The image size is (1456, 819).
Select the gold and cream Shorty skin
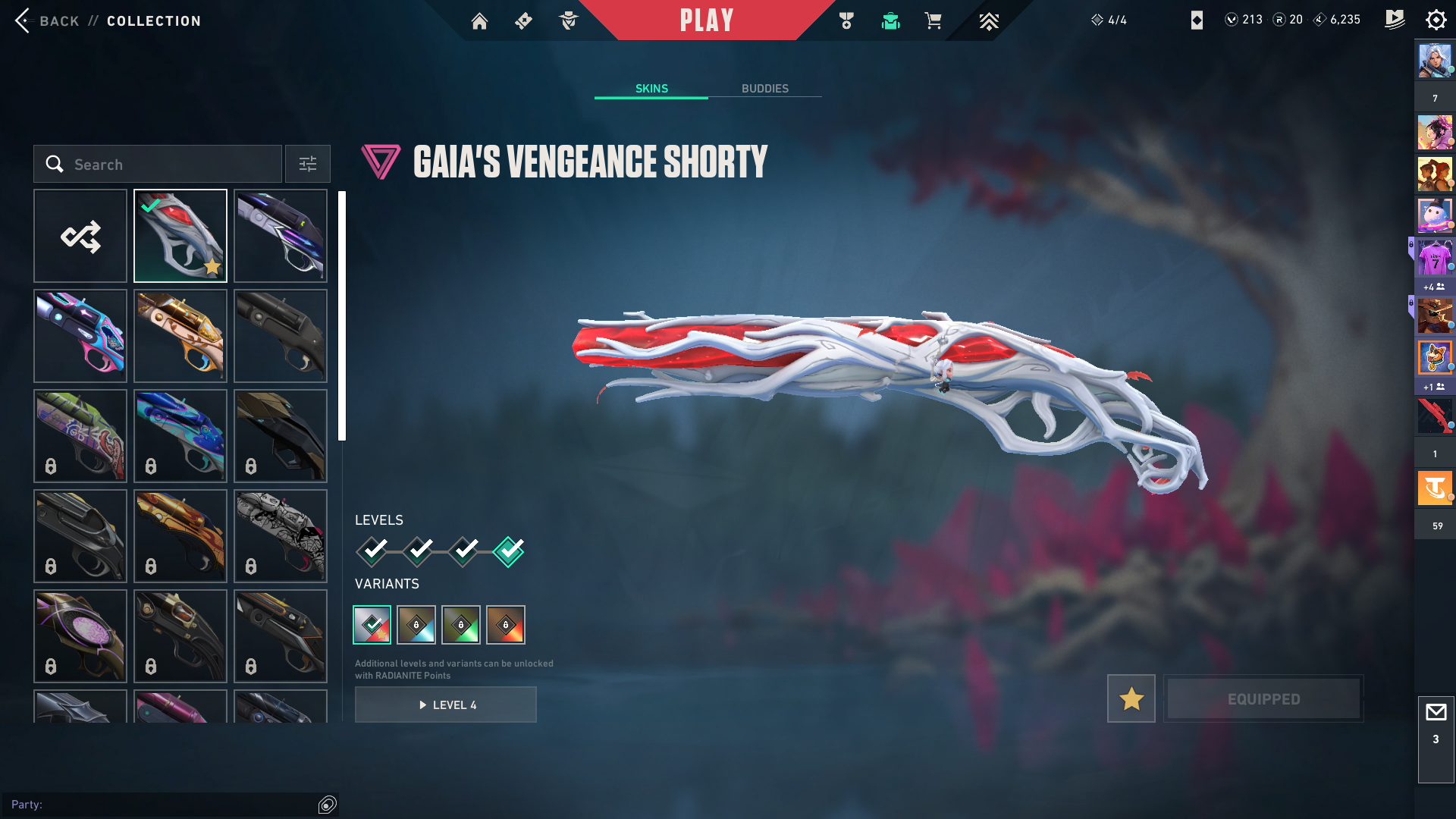(x=180, y=337)
